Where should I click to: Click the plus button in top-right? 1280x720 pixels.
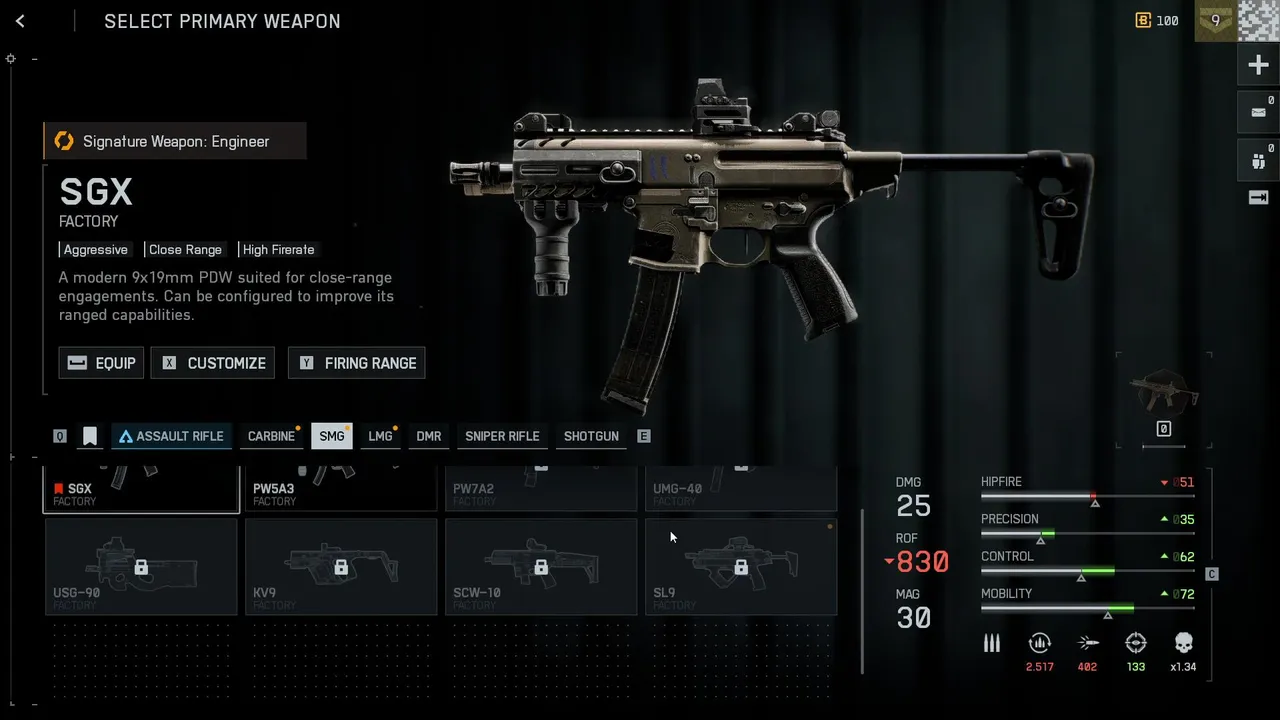click(x=1258, y=66)
